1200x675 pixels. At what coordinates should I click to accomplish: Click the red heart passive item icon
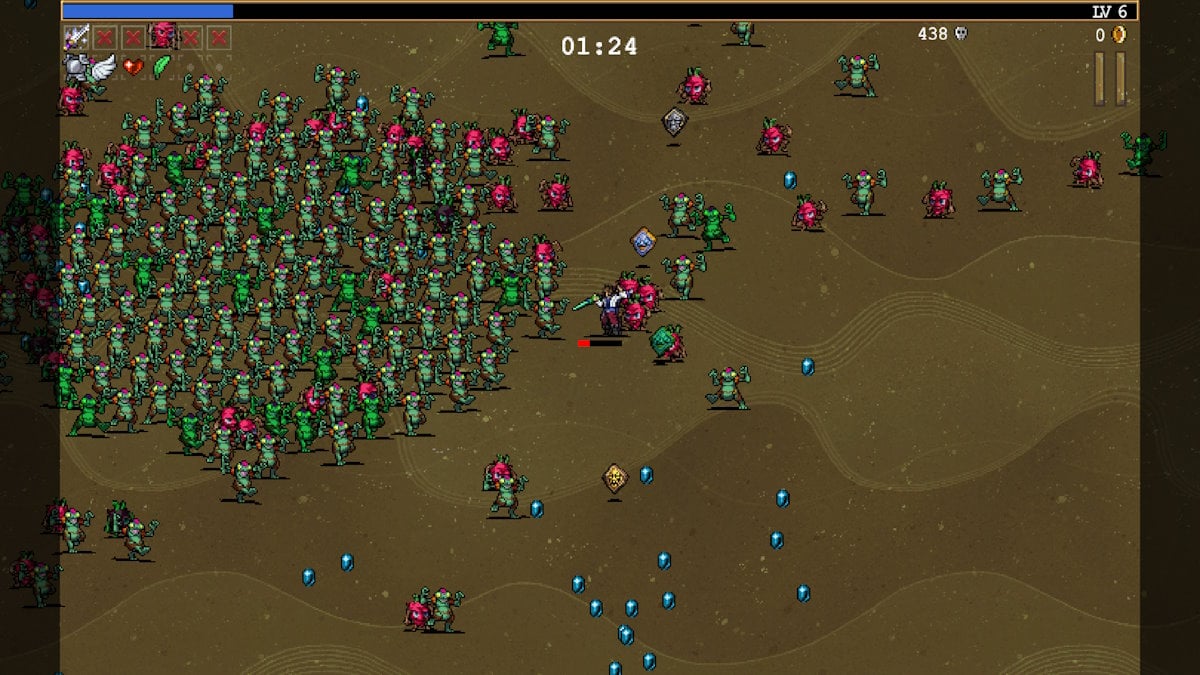click(x=132, y=67)
